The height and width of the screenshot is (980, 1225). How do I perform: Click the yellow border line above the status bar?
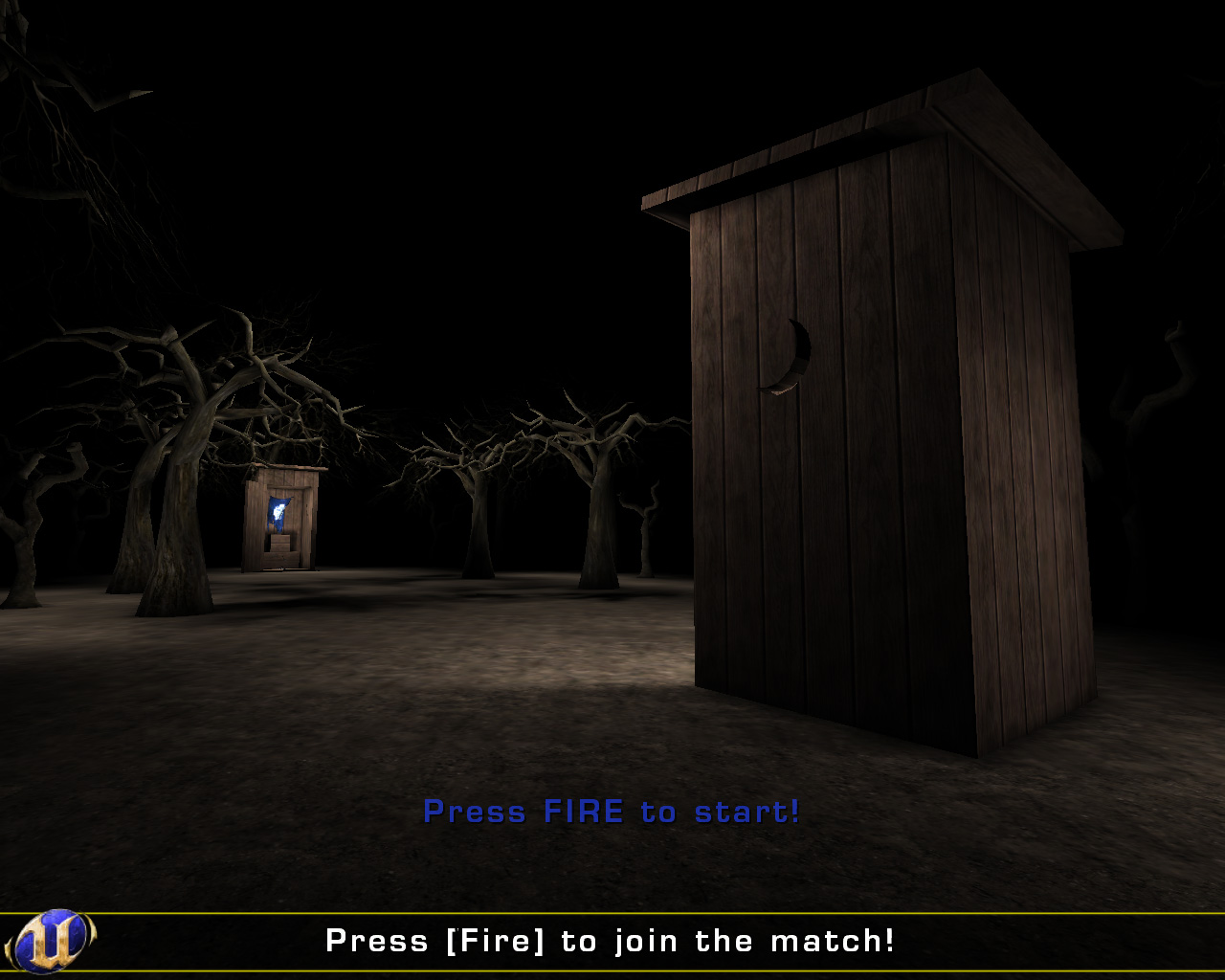[612, 911]
